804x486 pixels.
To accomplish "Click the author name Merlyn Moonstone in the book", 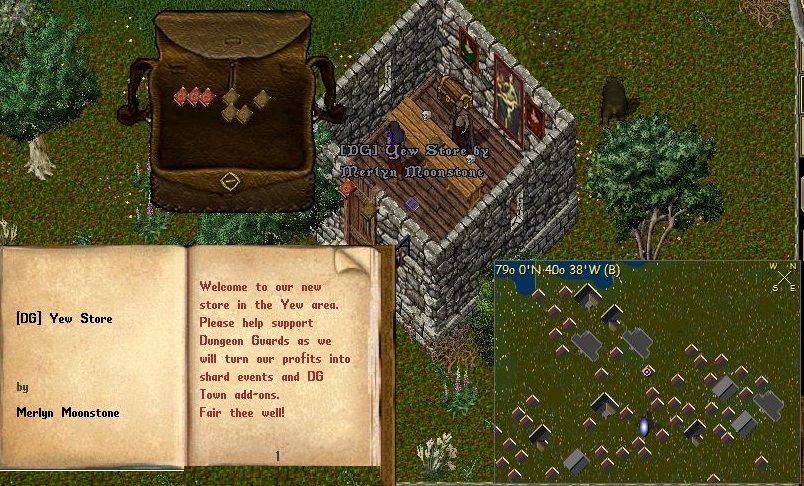I will 67,412.
